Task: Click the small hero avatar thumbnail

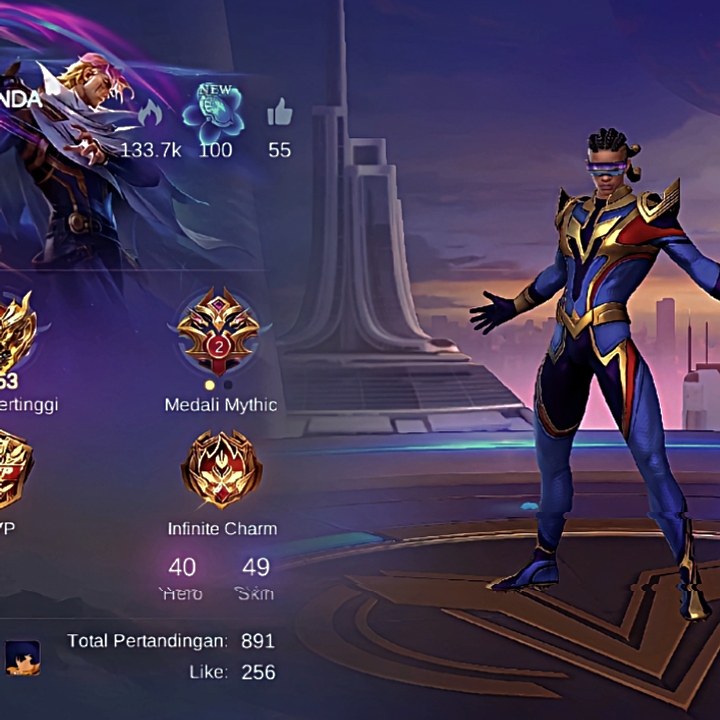Action: tap(23, 656)
